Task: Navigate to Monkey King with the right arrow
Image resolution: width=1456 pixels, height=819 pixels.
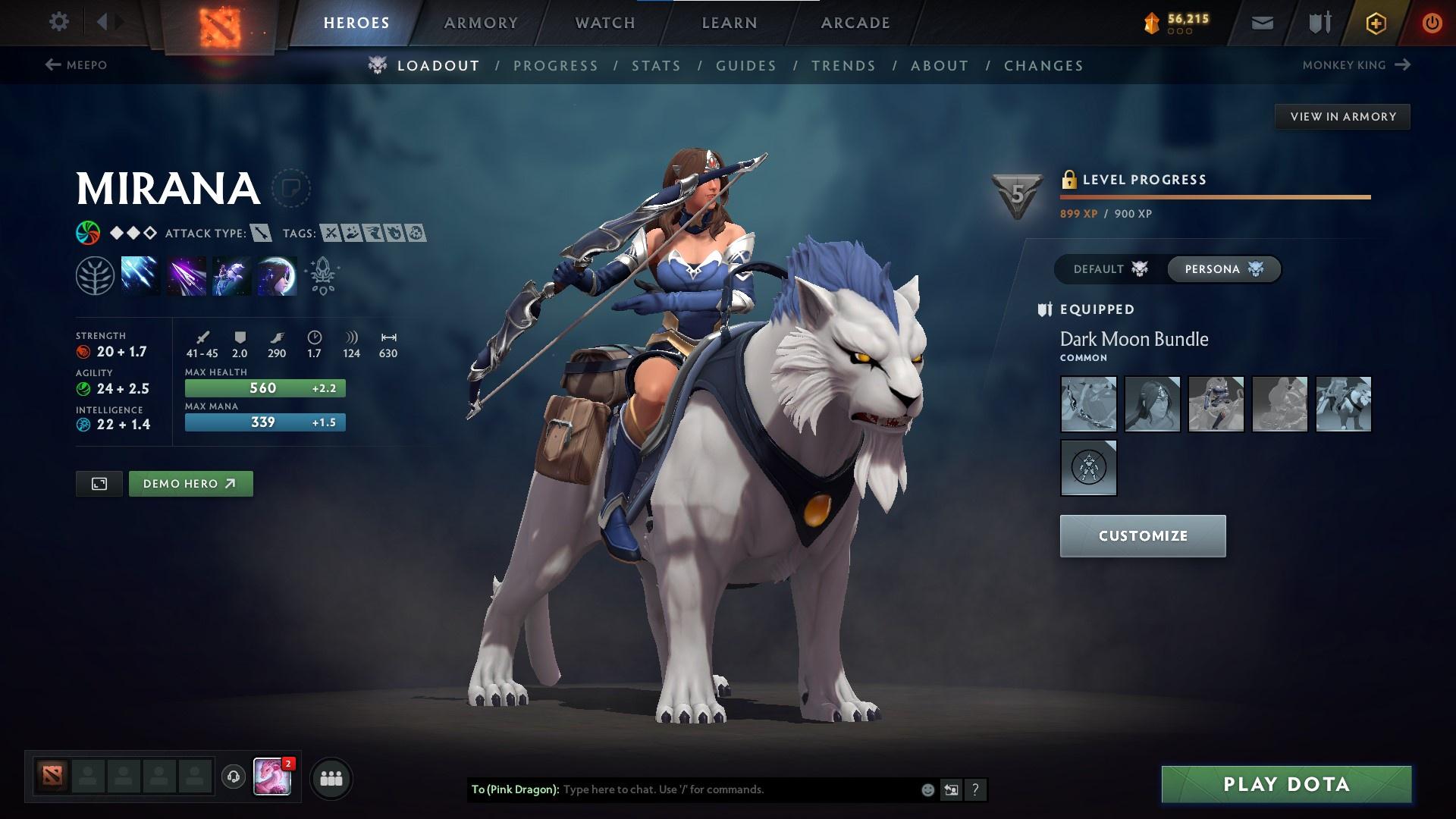Action: coord(1401,65)
